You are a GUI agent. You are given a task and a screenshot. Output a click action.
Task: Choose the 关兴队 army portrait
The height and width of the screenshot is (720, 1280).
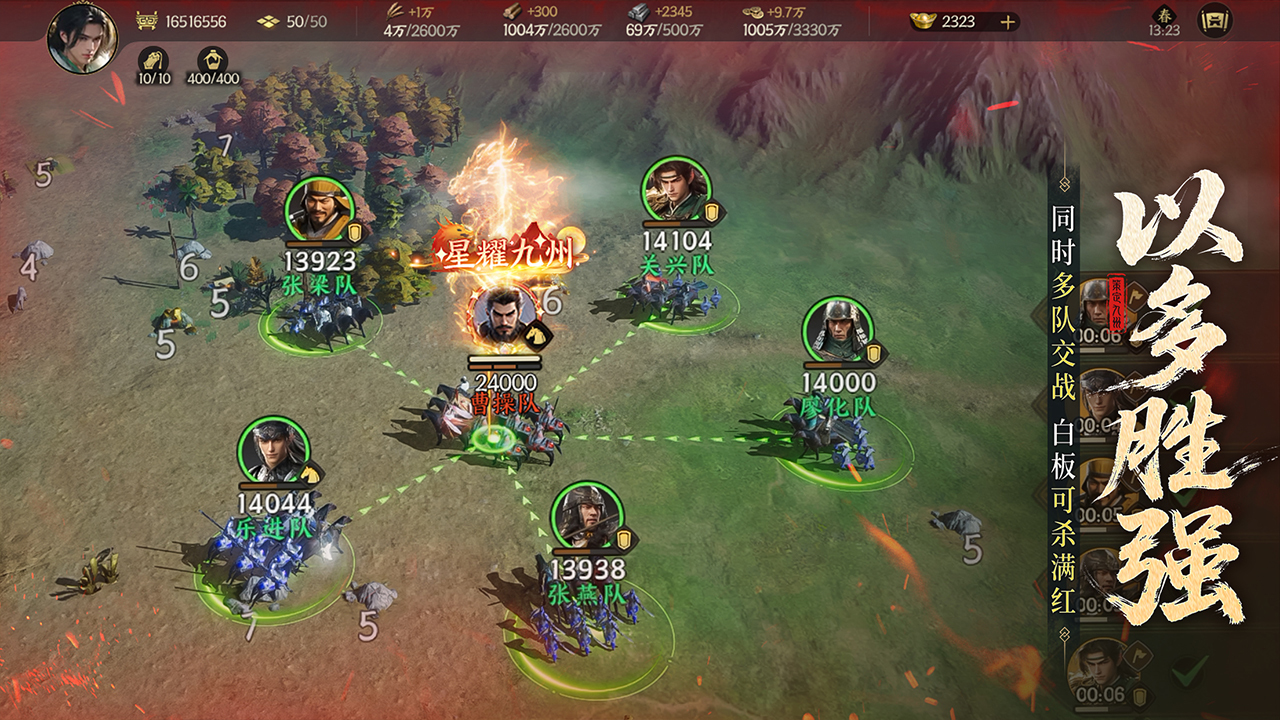pos(677,190)
